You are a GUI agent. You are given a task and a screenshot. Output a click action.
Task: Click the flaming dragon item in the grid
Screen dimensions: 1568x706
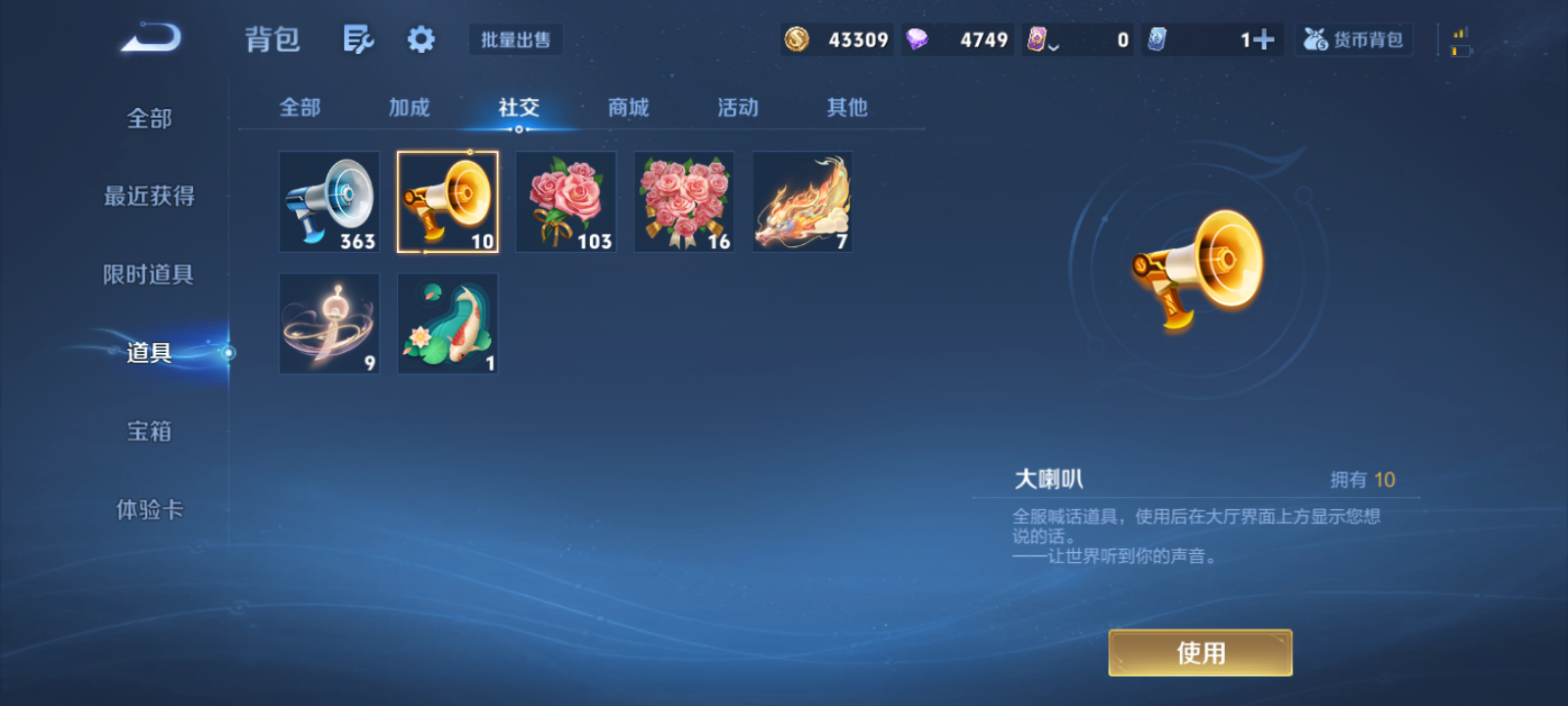[802, 201]
